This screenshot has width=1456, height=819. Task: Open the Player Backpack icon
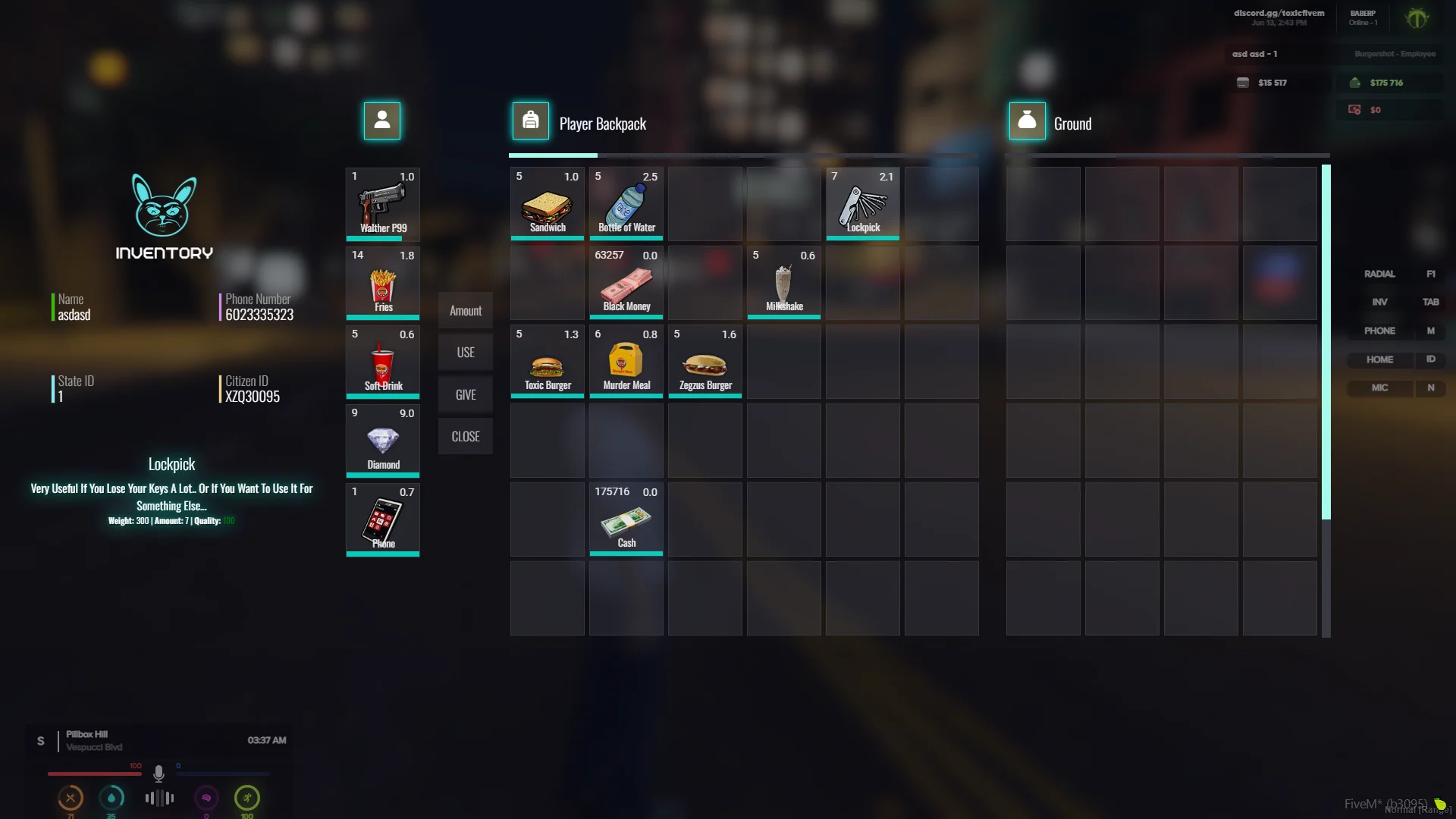click(x=531, y=121)
